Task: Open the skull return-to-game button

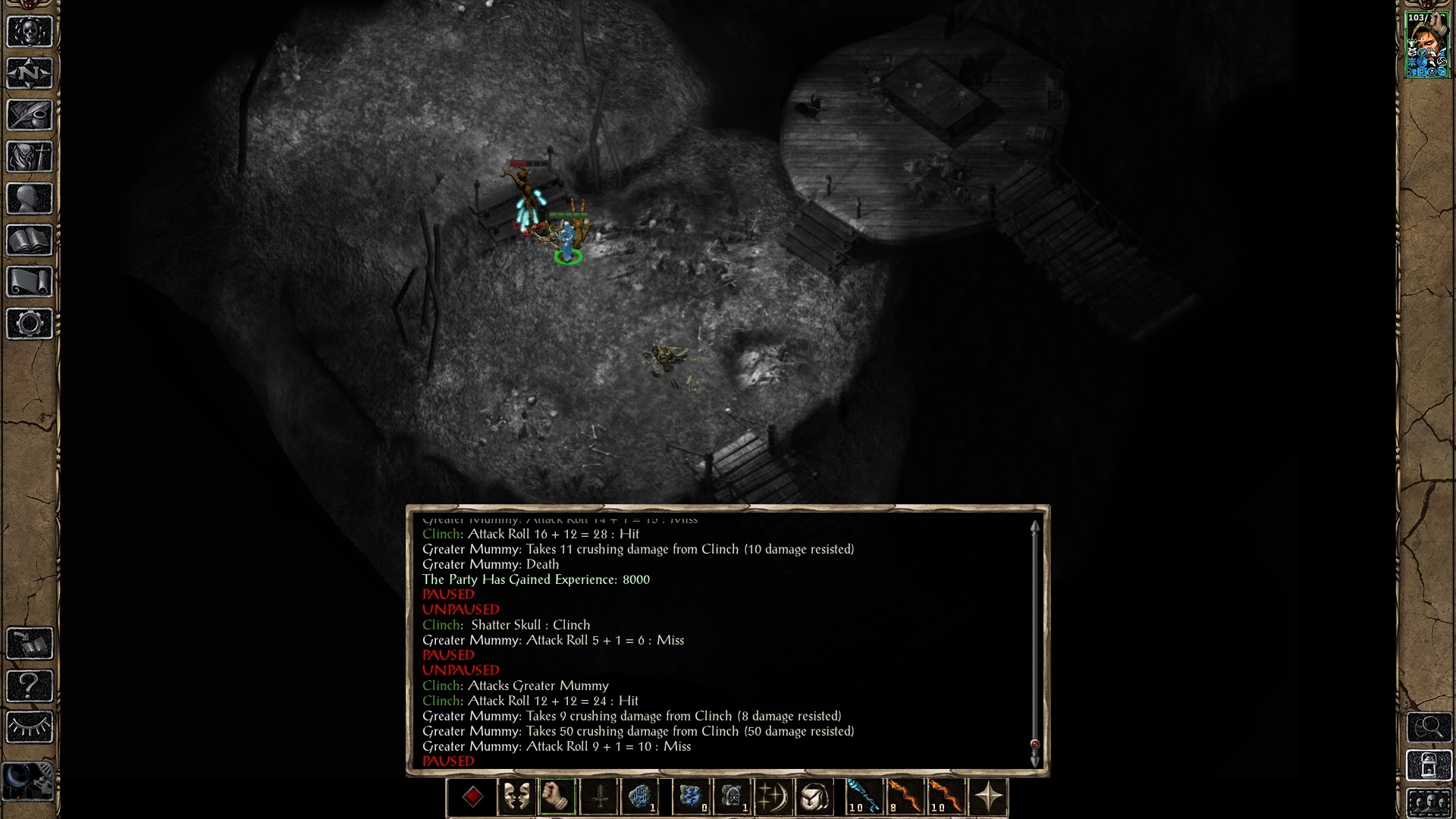Action: click(30, 32)
